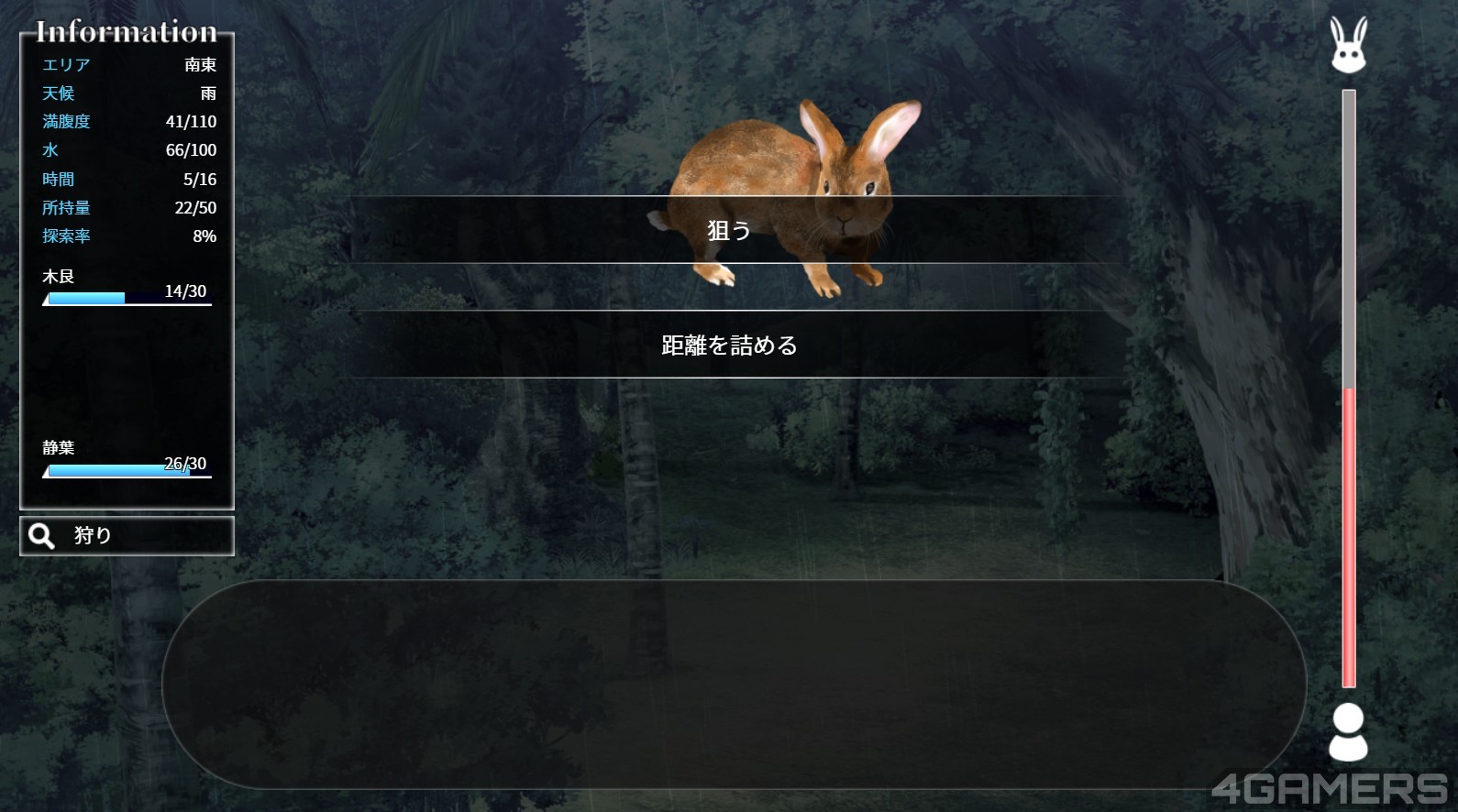Click the 狩り hunting search button
This screenshot has height=812, width=1458.
[x=127, y=536]
